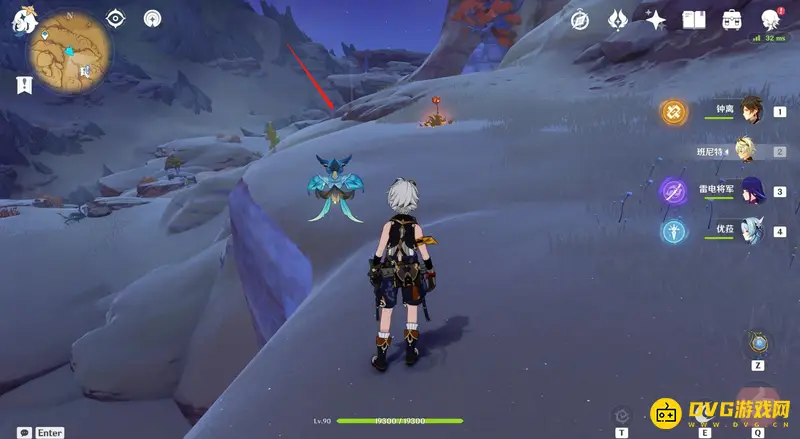Open the character profile icon with red alert
Image resolution: width=800 pixels, height=439 pixels.
tap(771, 20)
